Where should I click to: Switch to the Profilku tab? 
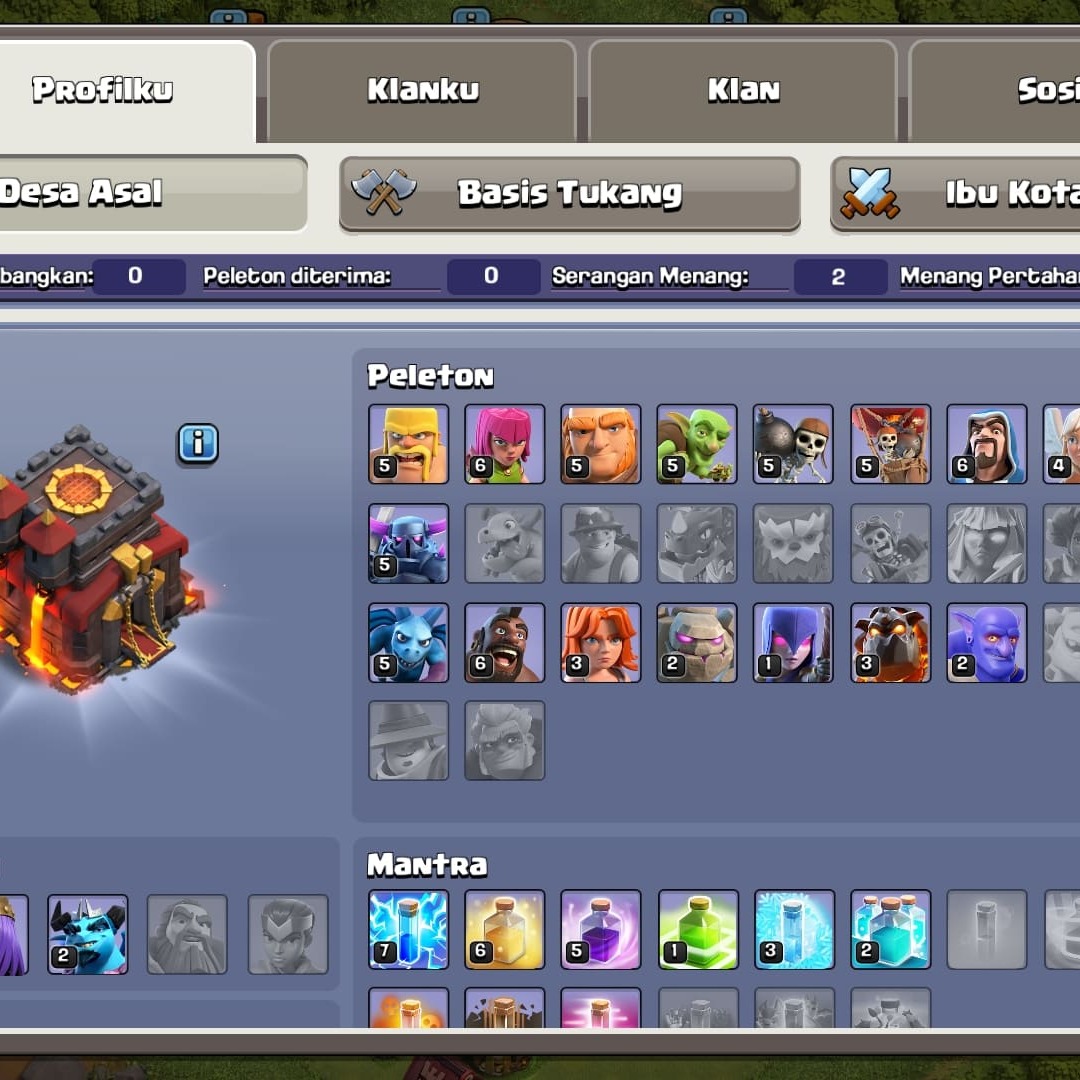(103, 90)
